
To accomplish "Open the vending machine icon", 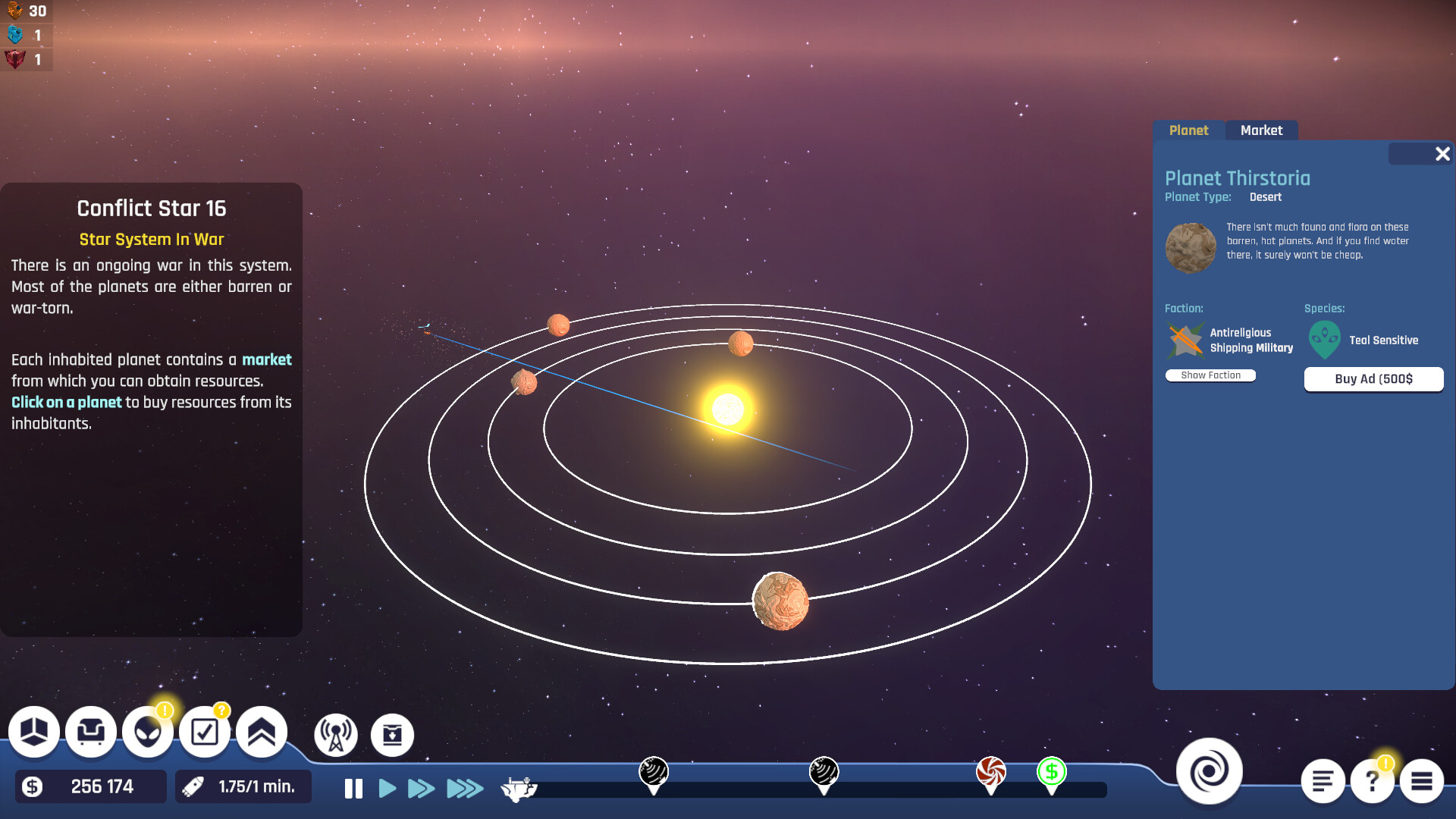I will coord(391,735).
